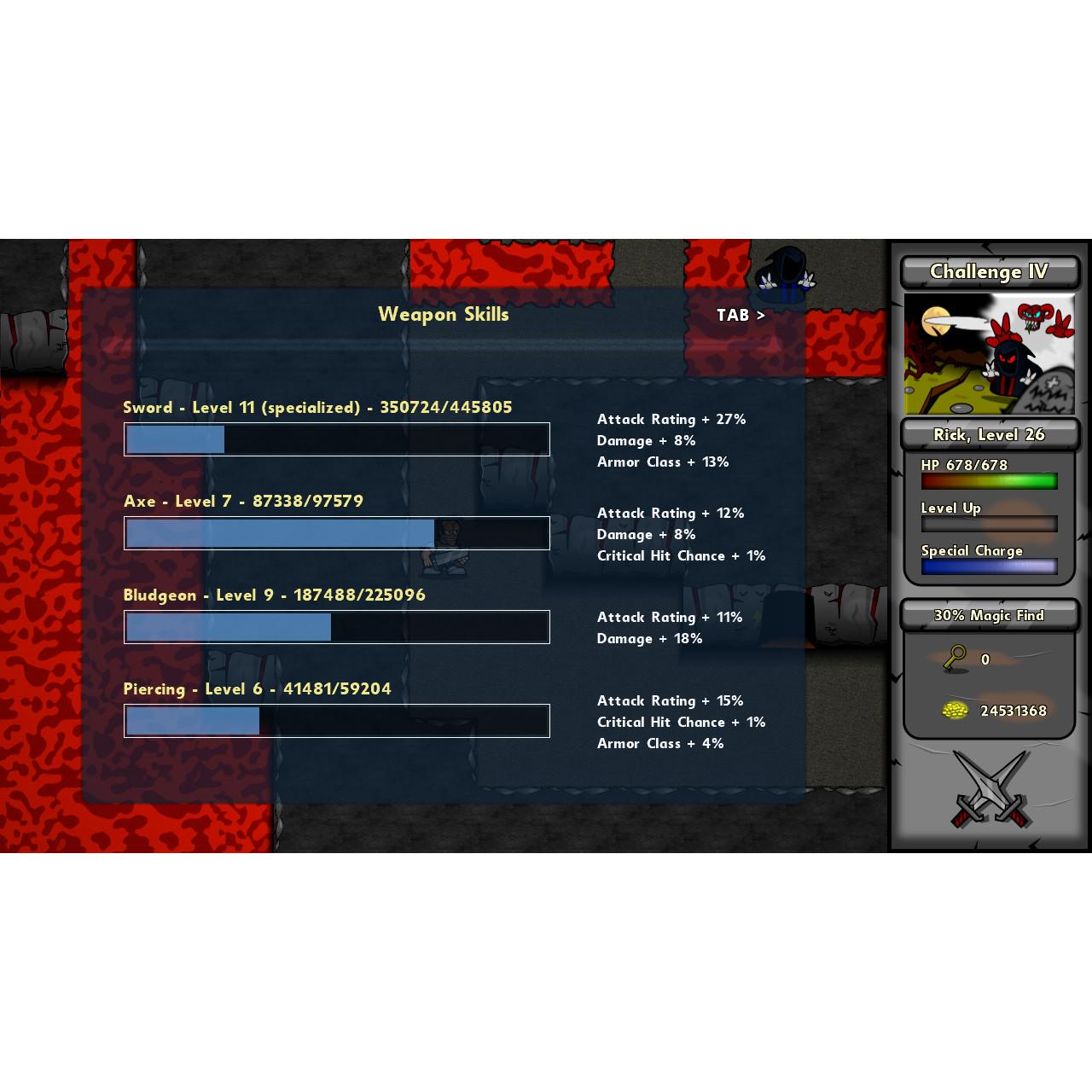Image resolution: width=1092 pixels, height=1092 pixels.
Task: Select the gold coins pile icon
Action: pos(955,709)
